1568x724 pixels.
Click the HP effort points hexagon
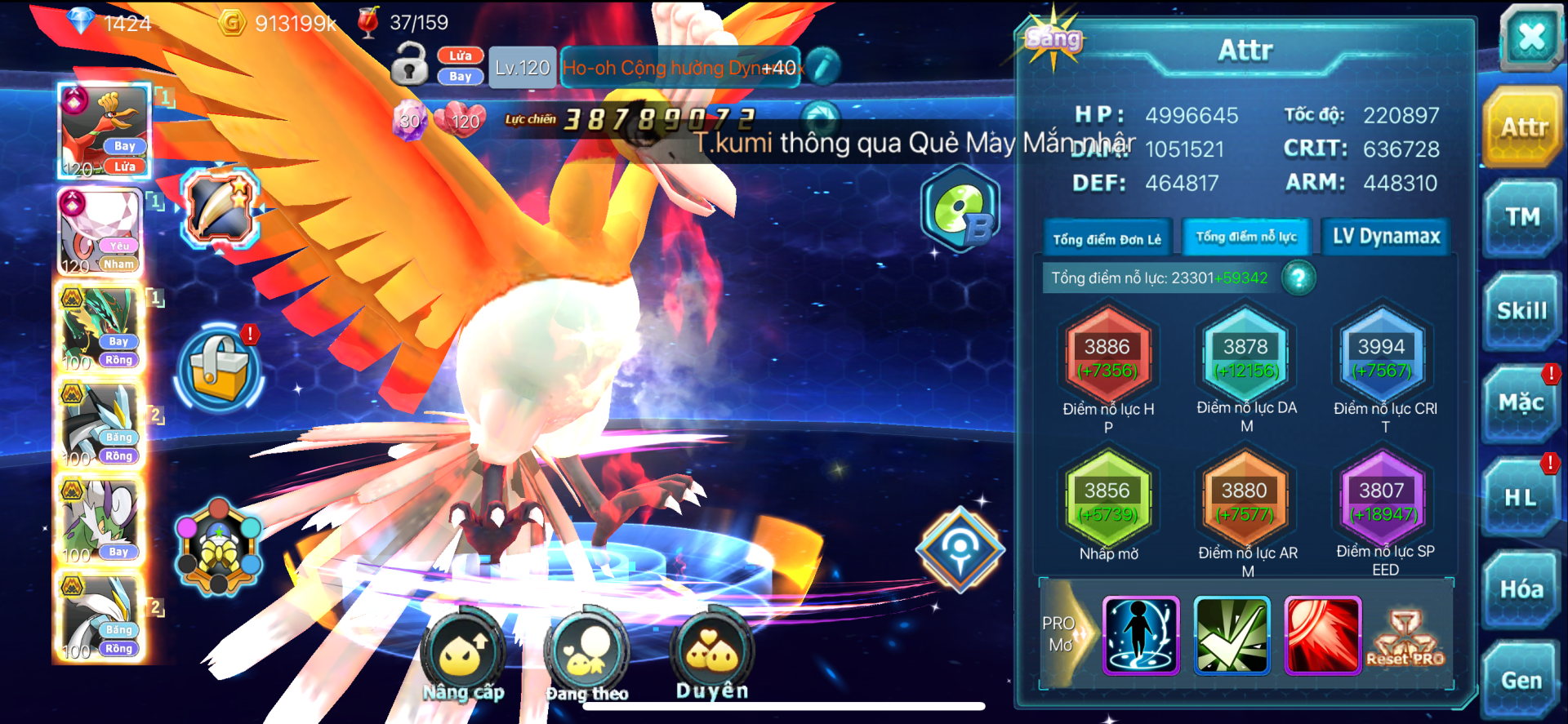[1107, 358]
